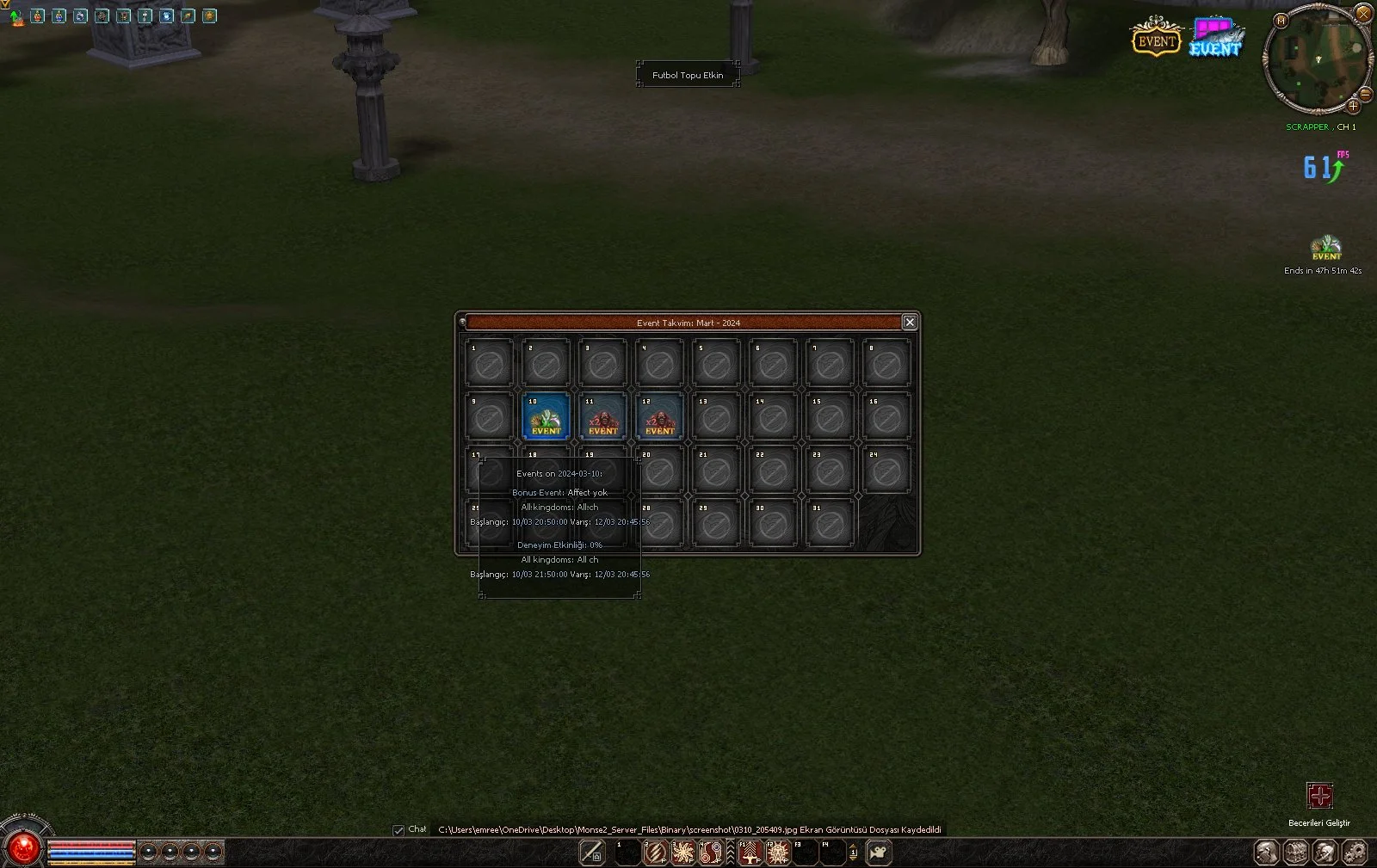The width and height of the screenshot is (1377, 868).
Task: Open the inventory chest icon
Action: point(1296,853)
